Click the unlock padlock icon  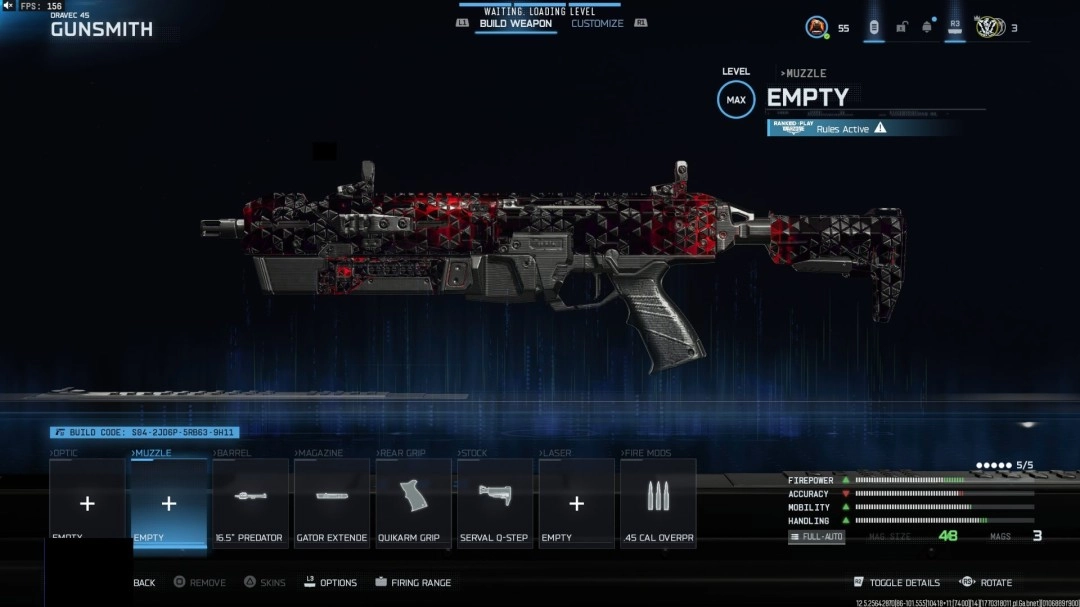coord(901,27)
